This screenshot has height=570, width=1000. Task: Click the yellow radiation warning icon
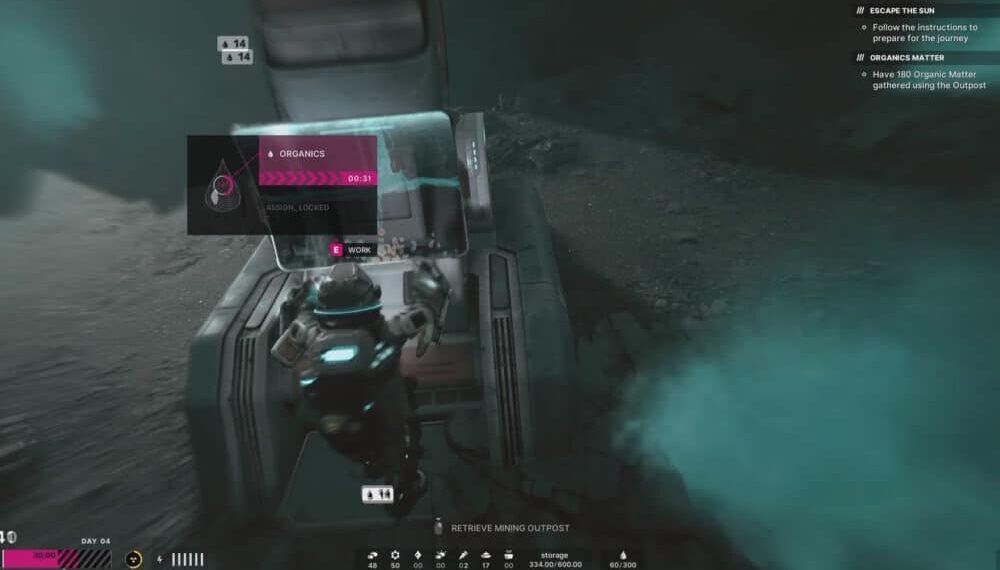point(133,559)
